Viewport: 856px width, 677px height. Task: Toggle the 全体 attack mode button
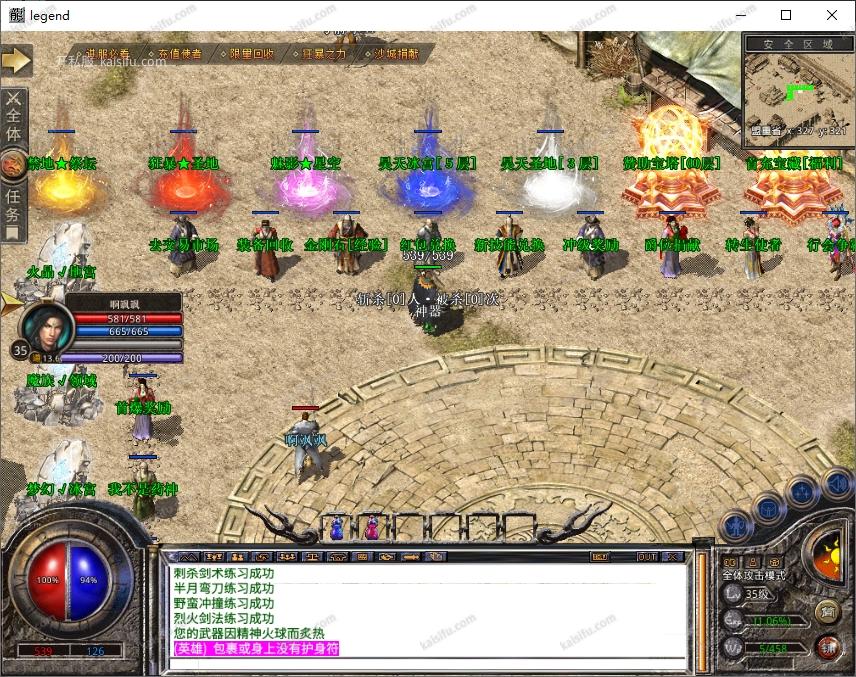coord(14,119)
